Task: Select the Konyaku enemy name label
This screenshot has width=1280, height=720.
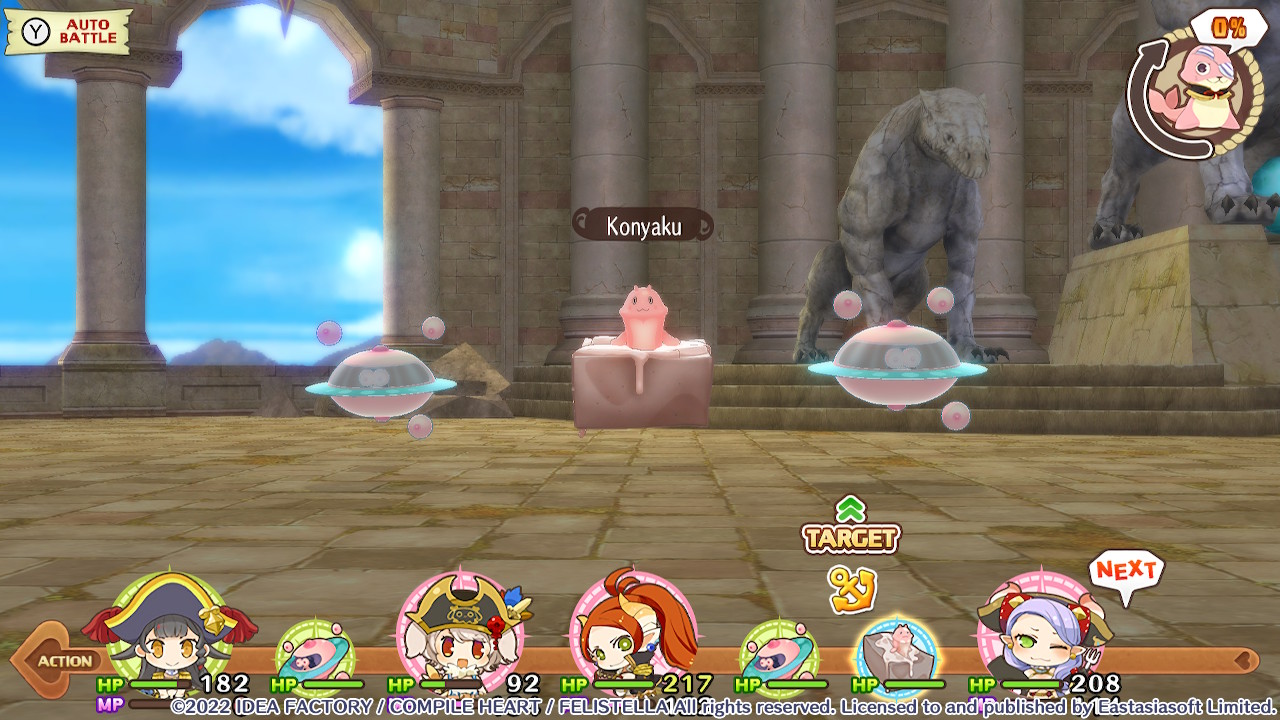Action: (x=643, y=226)
